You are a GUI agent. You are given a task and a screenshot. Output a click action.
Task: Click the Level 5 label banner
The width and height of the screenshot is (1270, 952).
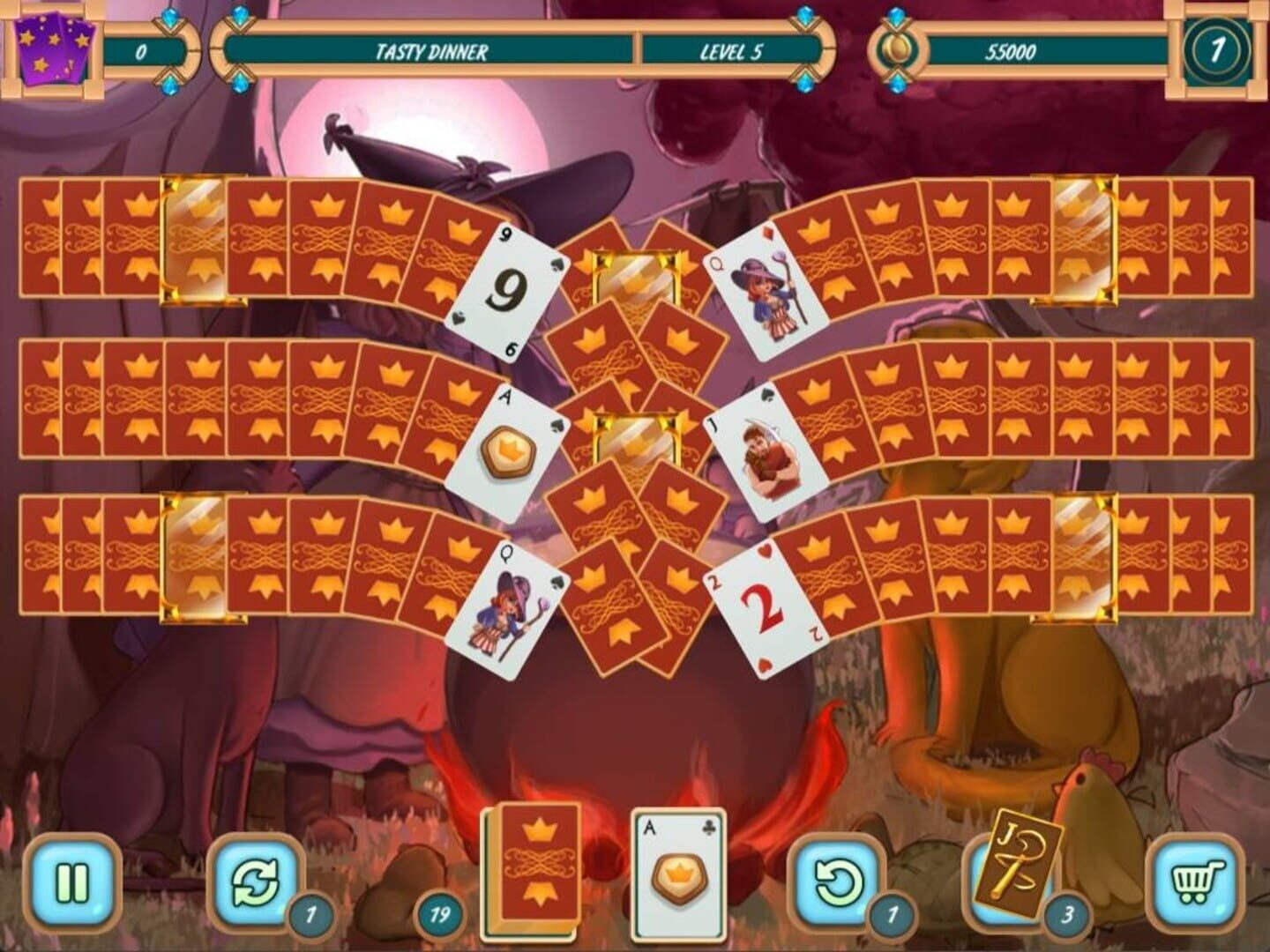[x=732, y=50]
